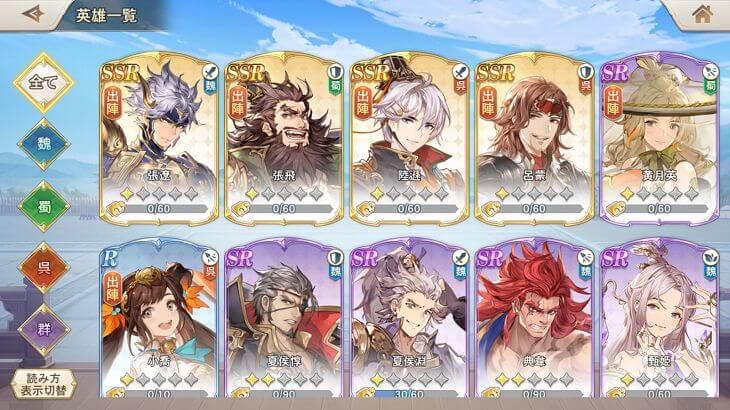Go back using the arrow button
Image resolution: width=730 pixels, height=410 pixels.
tap(32, 14)
